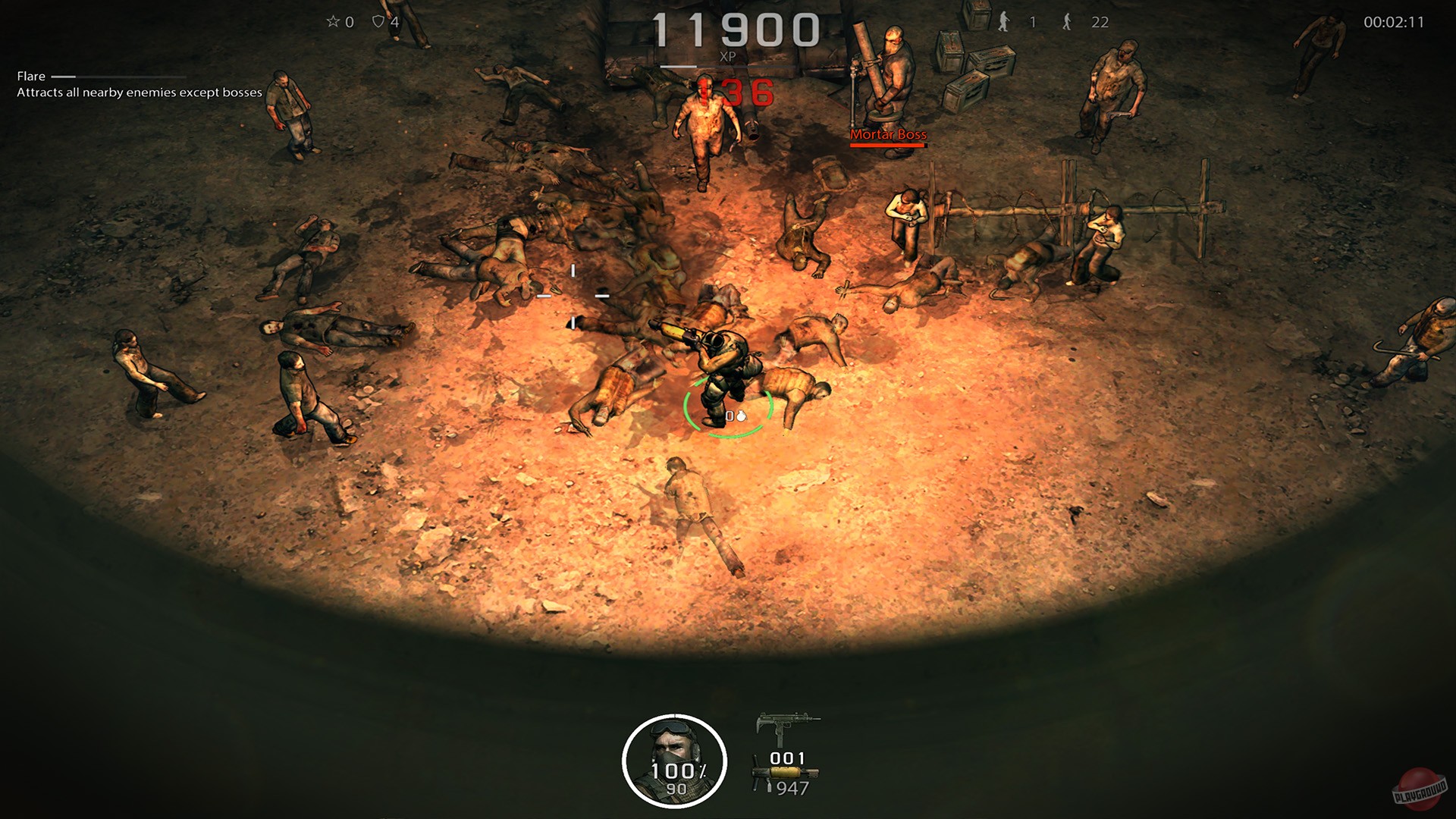Click the magazine counter showing 001
The width and height of the screenshot is (1456, 819).
pos(786,759)
